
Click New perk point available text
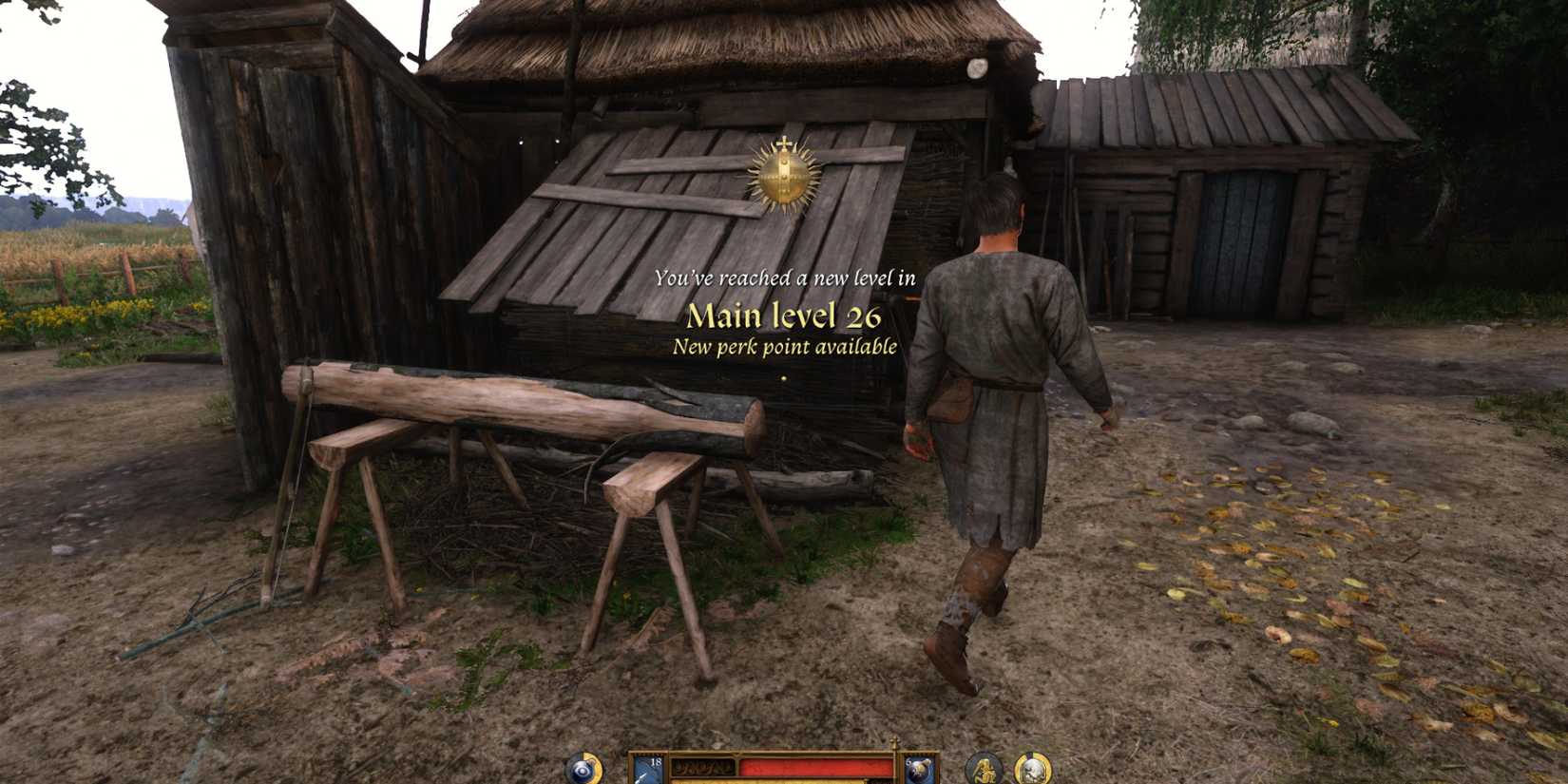coord(782,350)
